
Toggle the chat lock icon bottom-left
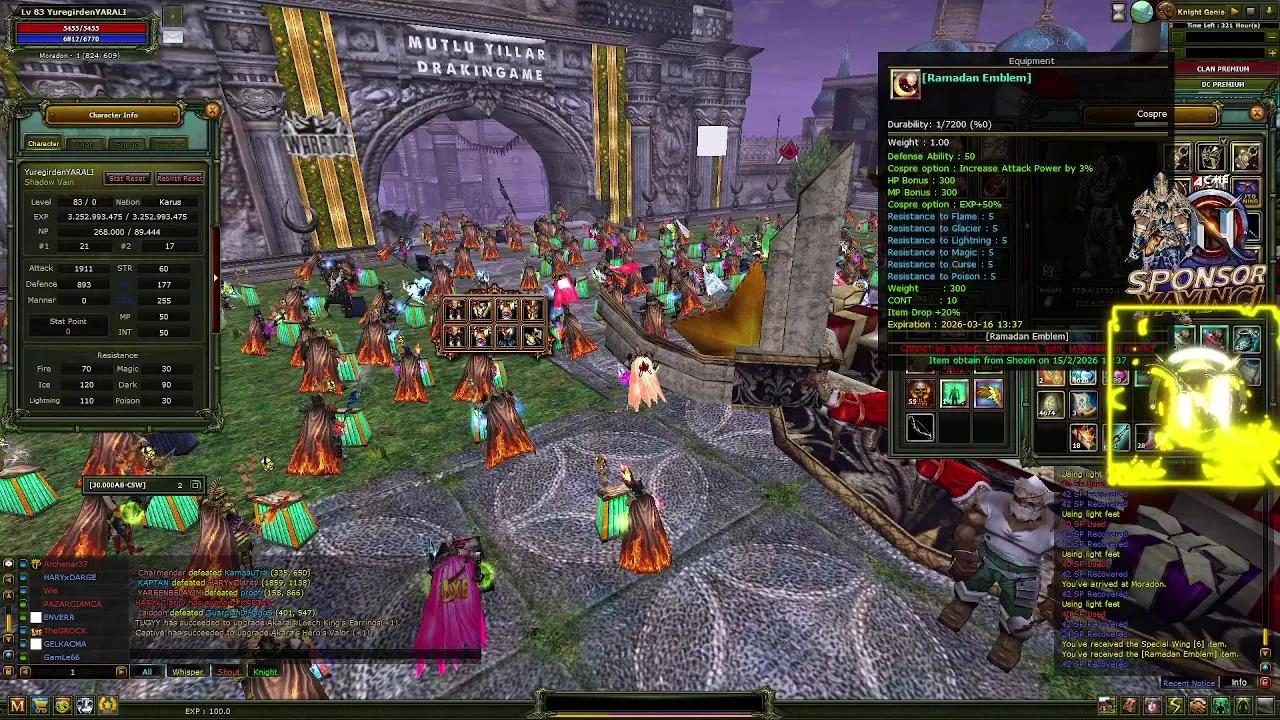coord(9,671)
